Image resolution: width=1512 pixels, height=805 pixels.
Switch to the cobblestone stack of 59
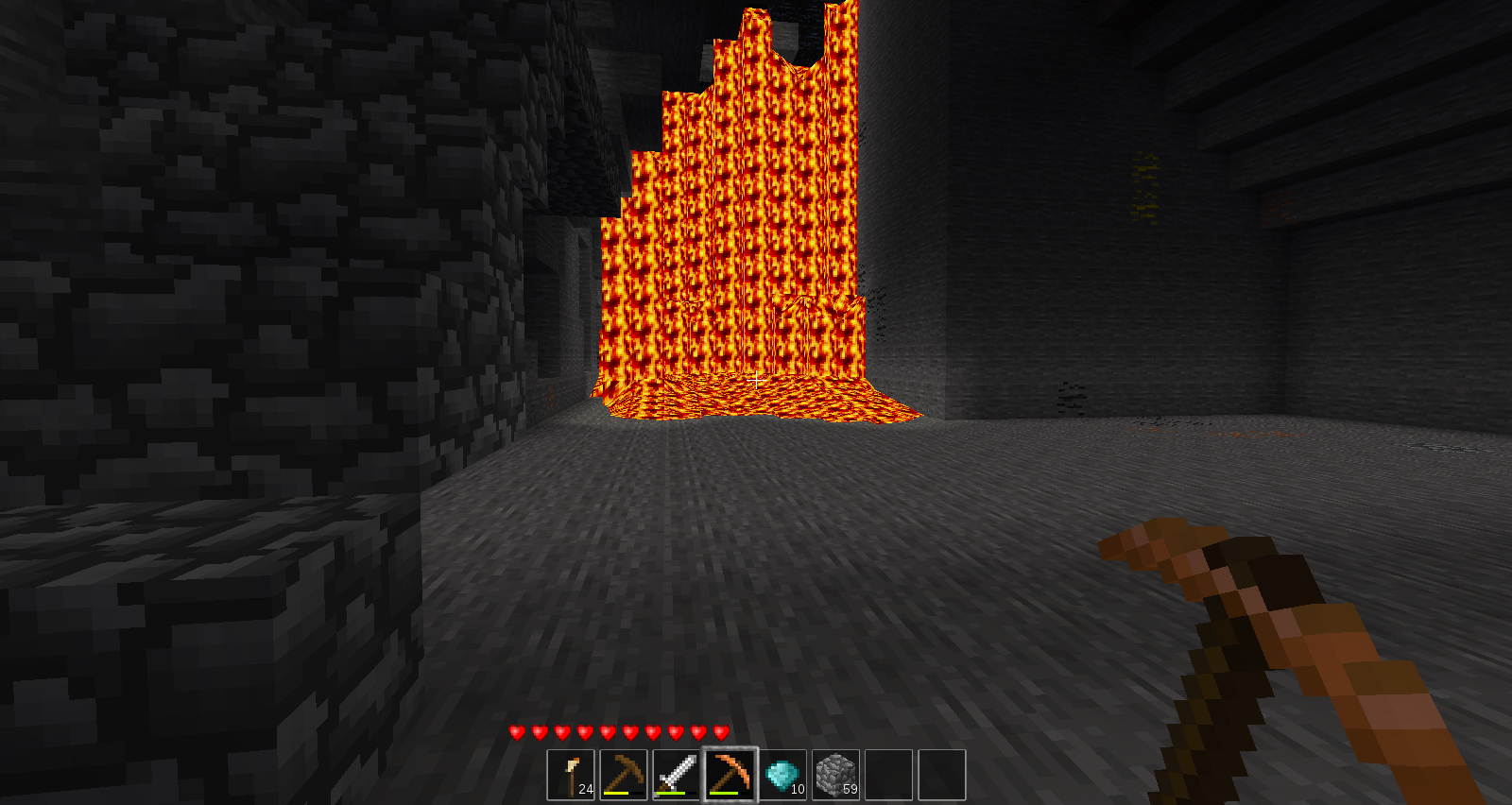pos(835,775)
